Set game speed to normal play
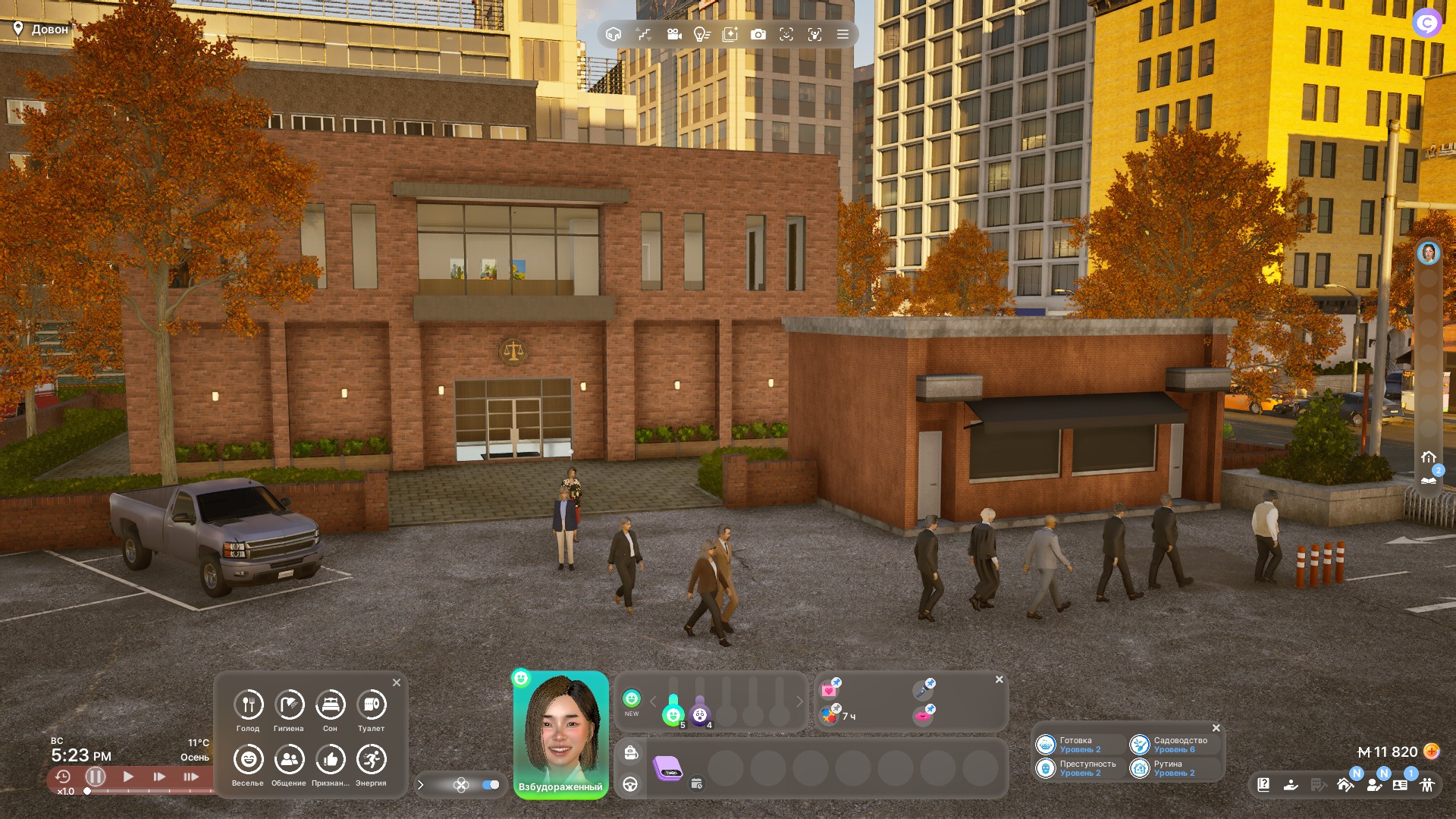1456x819 pixels. point(128,777)
